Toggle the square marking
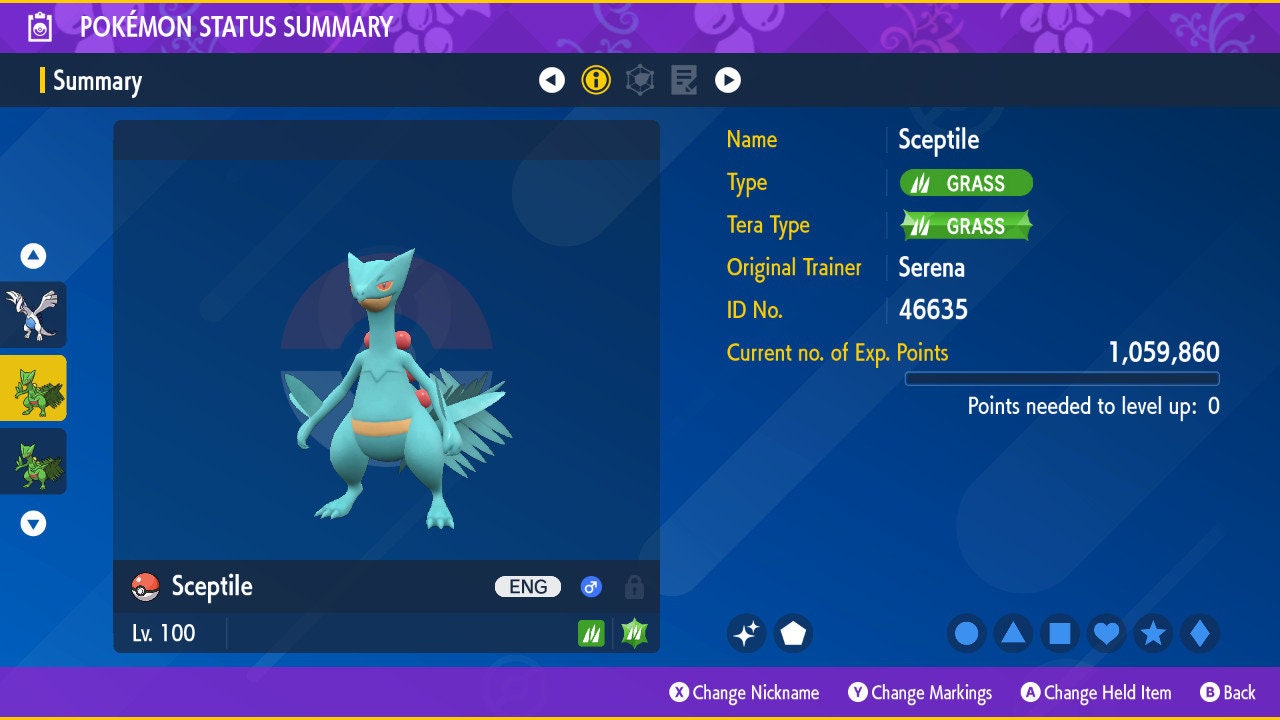The height and width of the screenshot is (720, 1280). click(x=1060, y=633)
